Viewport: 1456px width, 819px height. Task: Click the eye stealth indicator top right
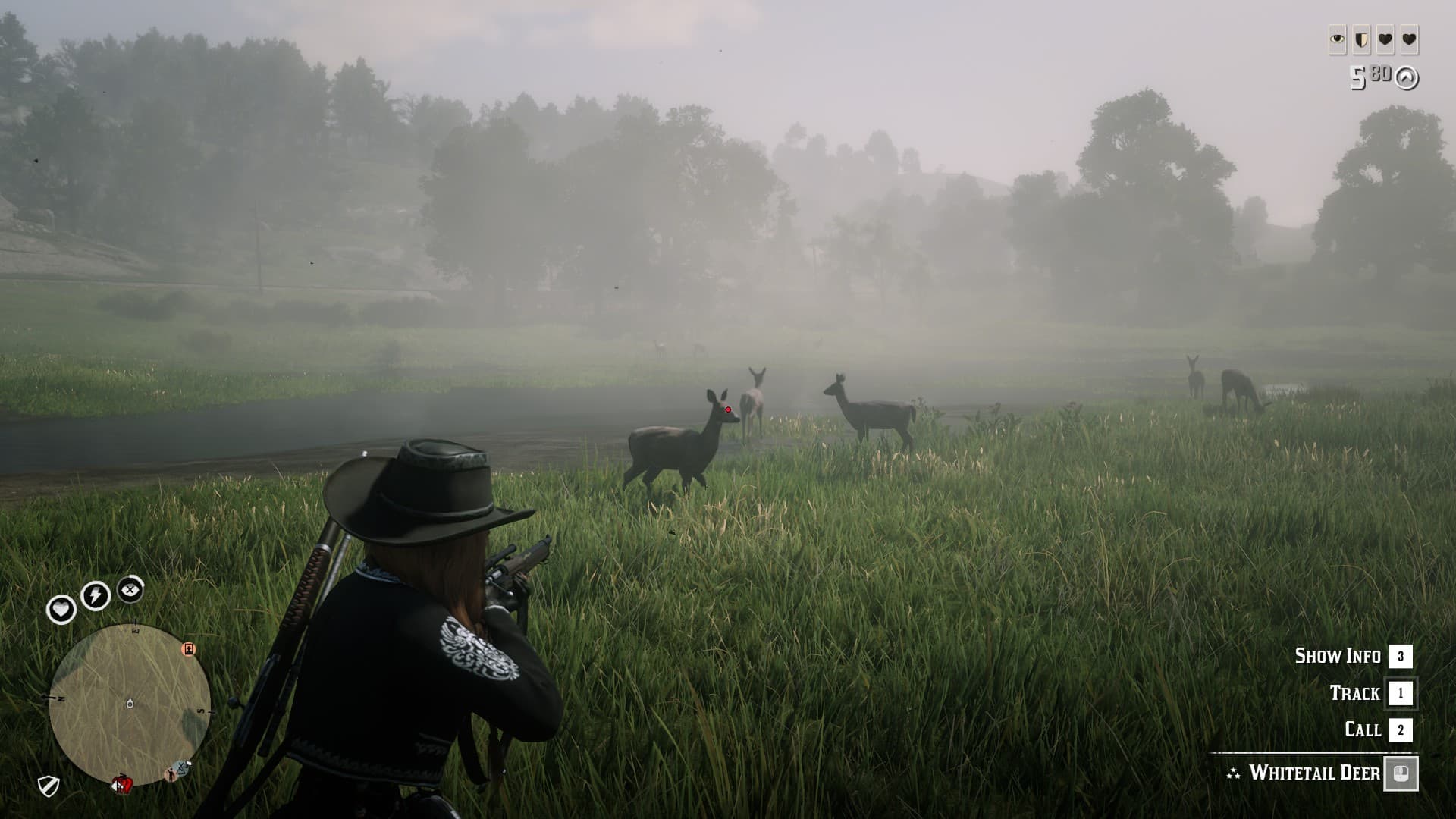pos(1337,39)
